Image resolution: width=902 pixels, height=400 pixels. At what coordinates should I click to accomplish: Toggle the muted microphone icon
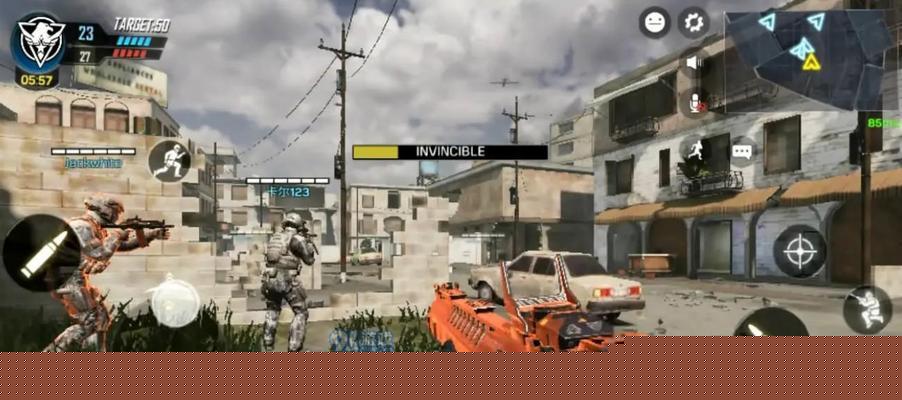[x=694, y=102]
